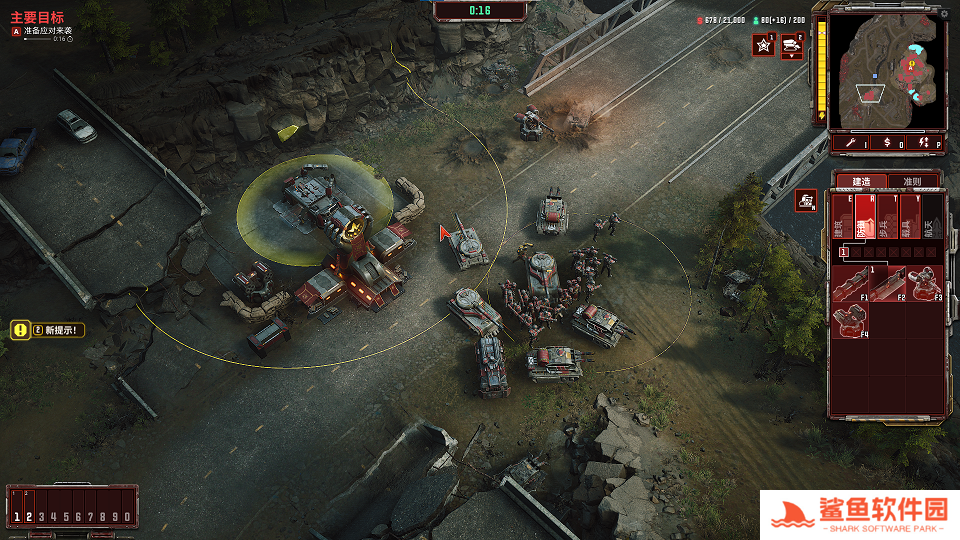Build the F4 defense structure
Image resolution: width=960 pixels, height=540 pixels.
click(852, 320)
